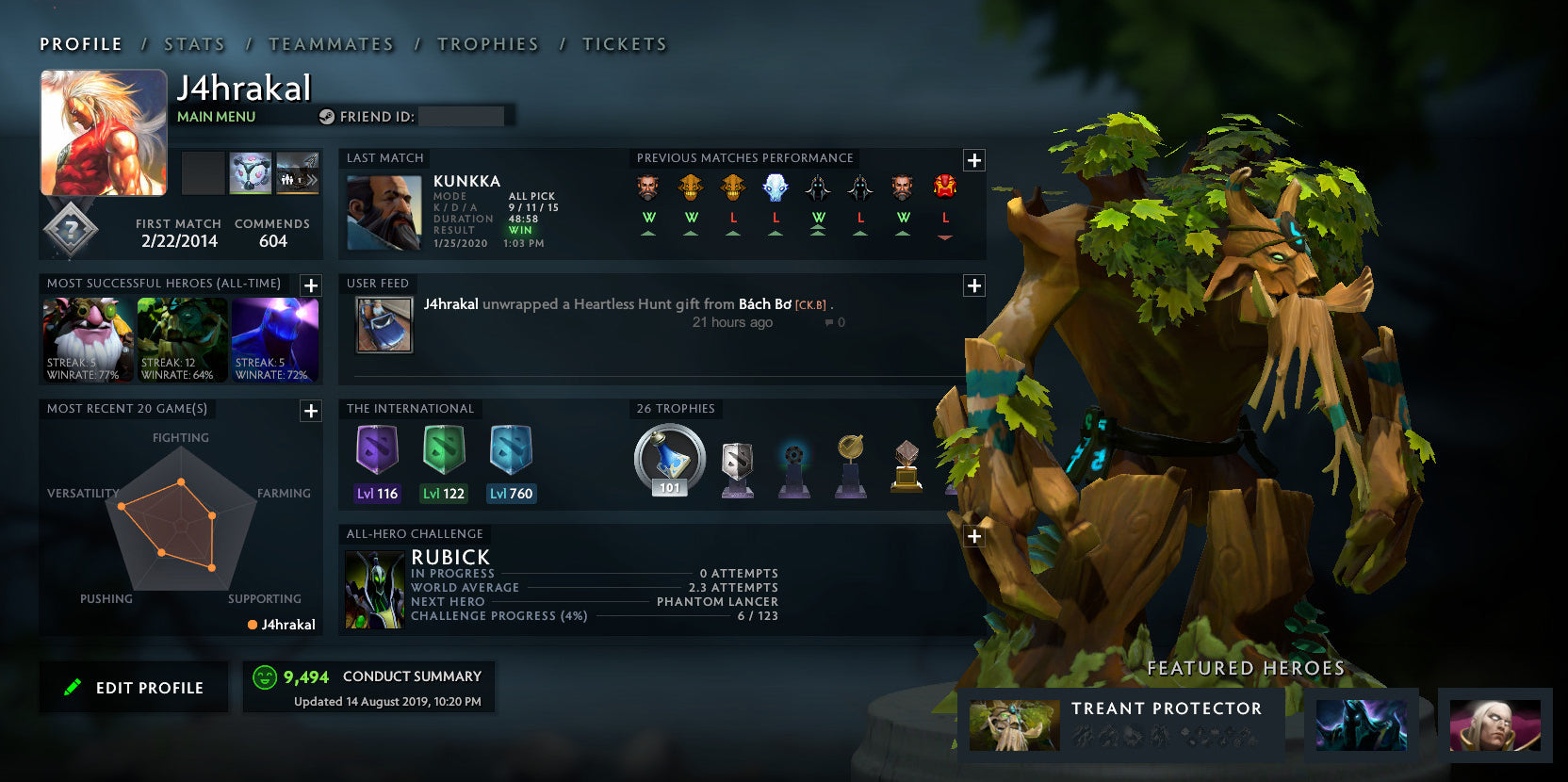Image resolution: width=1568 pixels, height=782 pixels.
Task: Click the Sniper most successful hero portrait
Action: (x=87, y=339)
